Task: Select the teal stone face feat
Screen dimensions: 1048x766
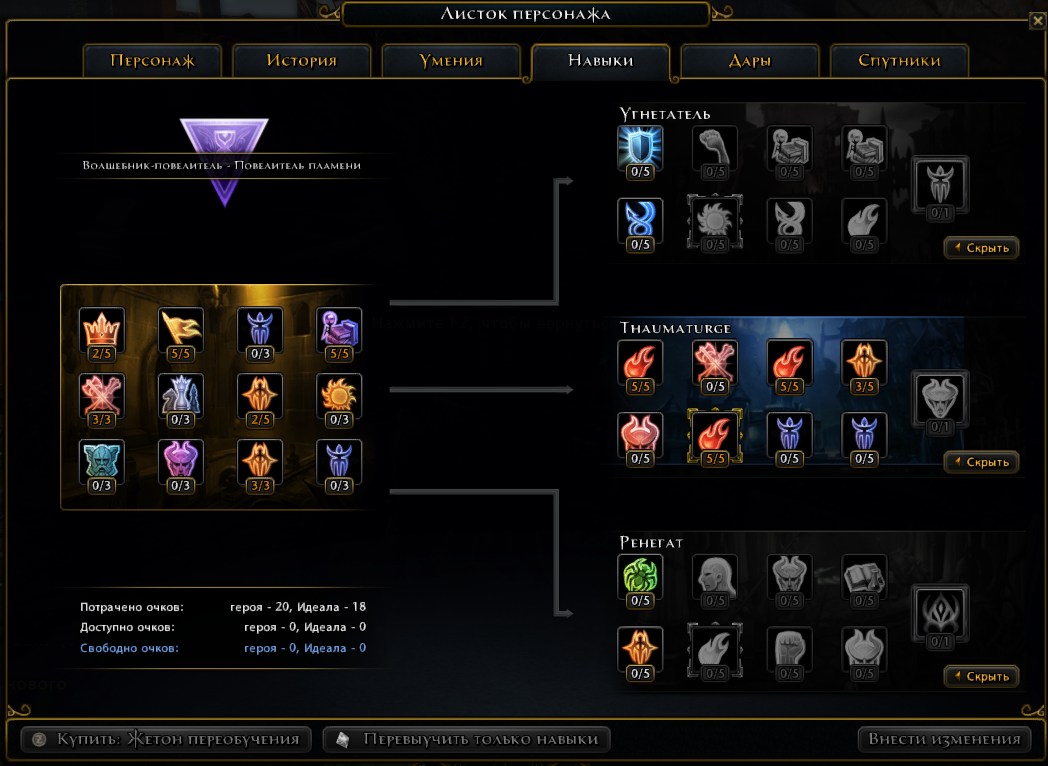Action: click(x=101, y=462)
